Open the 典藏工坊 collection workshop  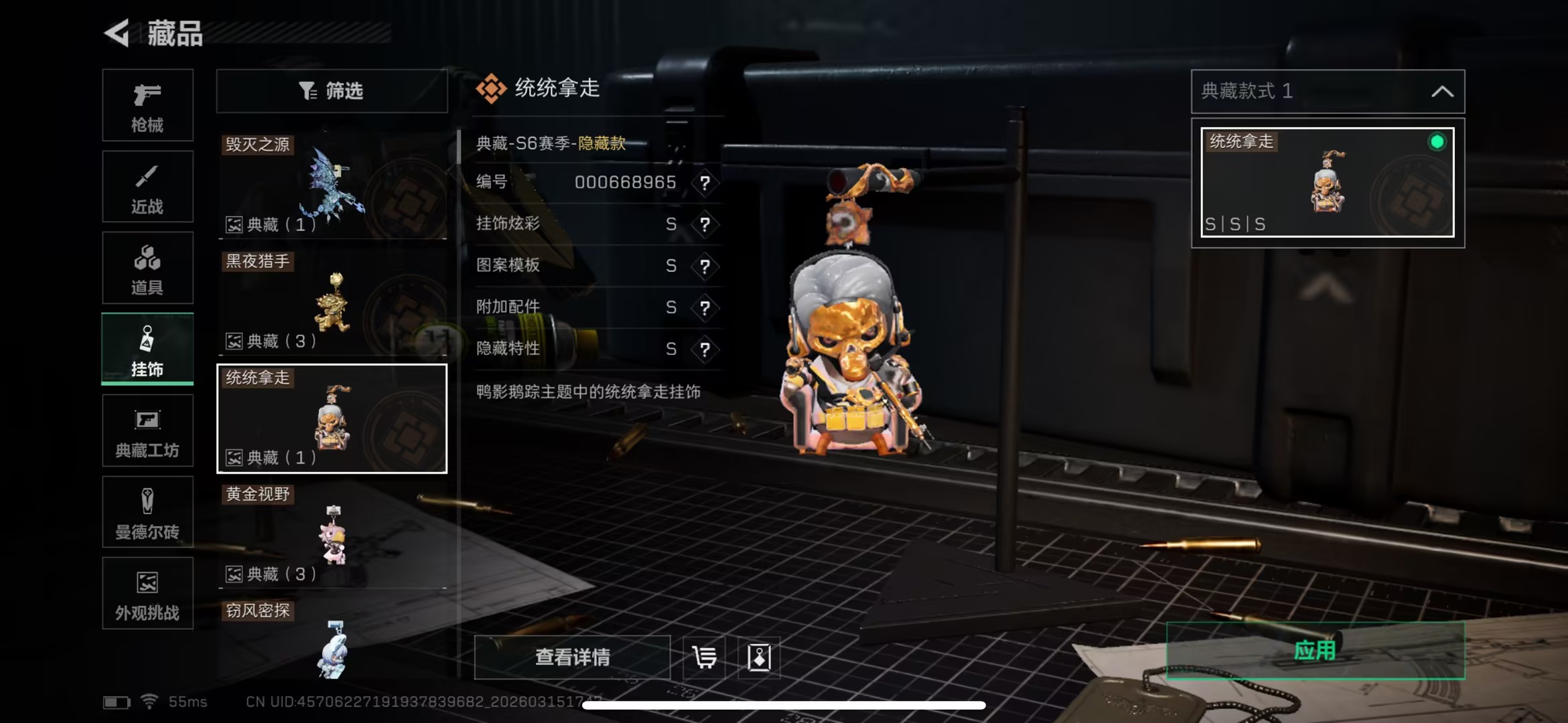point(147,430)
